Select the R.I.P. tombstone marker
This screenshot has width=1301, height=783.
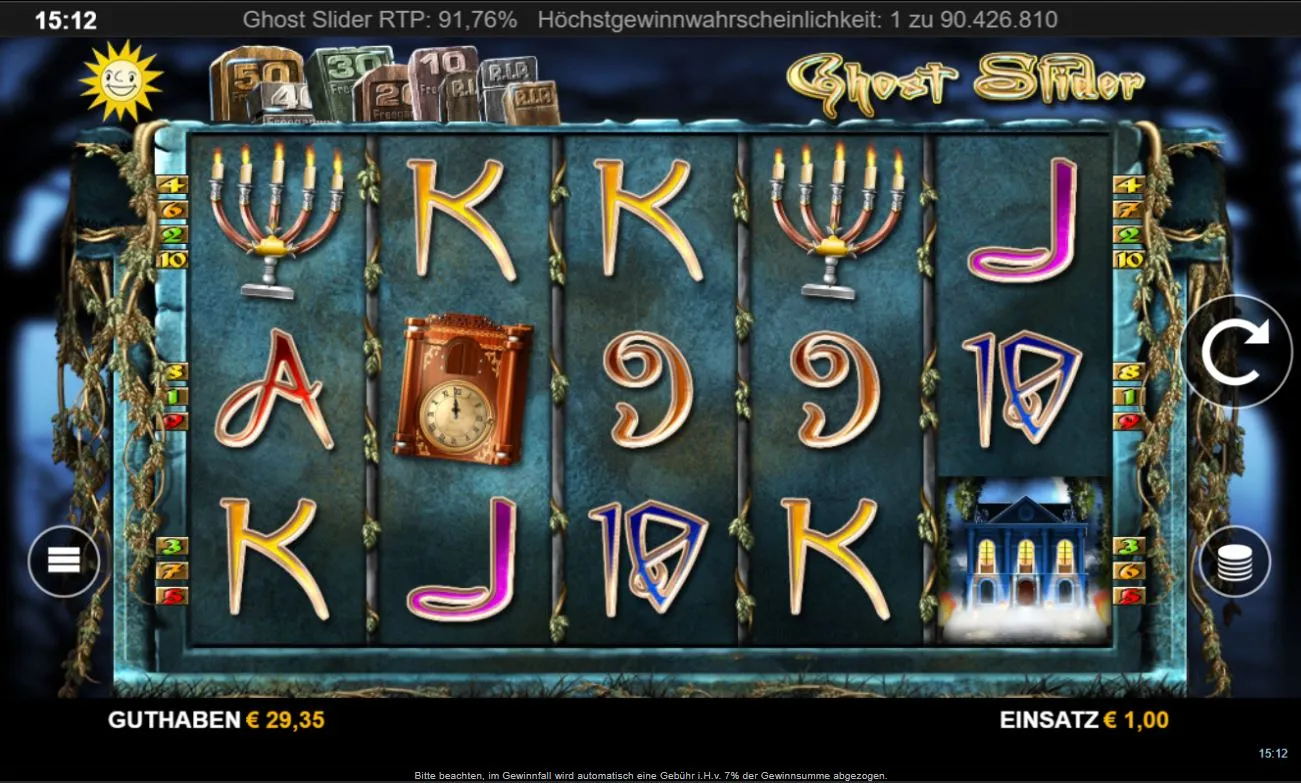tap(507, 73)
